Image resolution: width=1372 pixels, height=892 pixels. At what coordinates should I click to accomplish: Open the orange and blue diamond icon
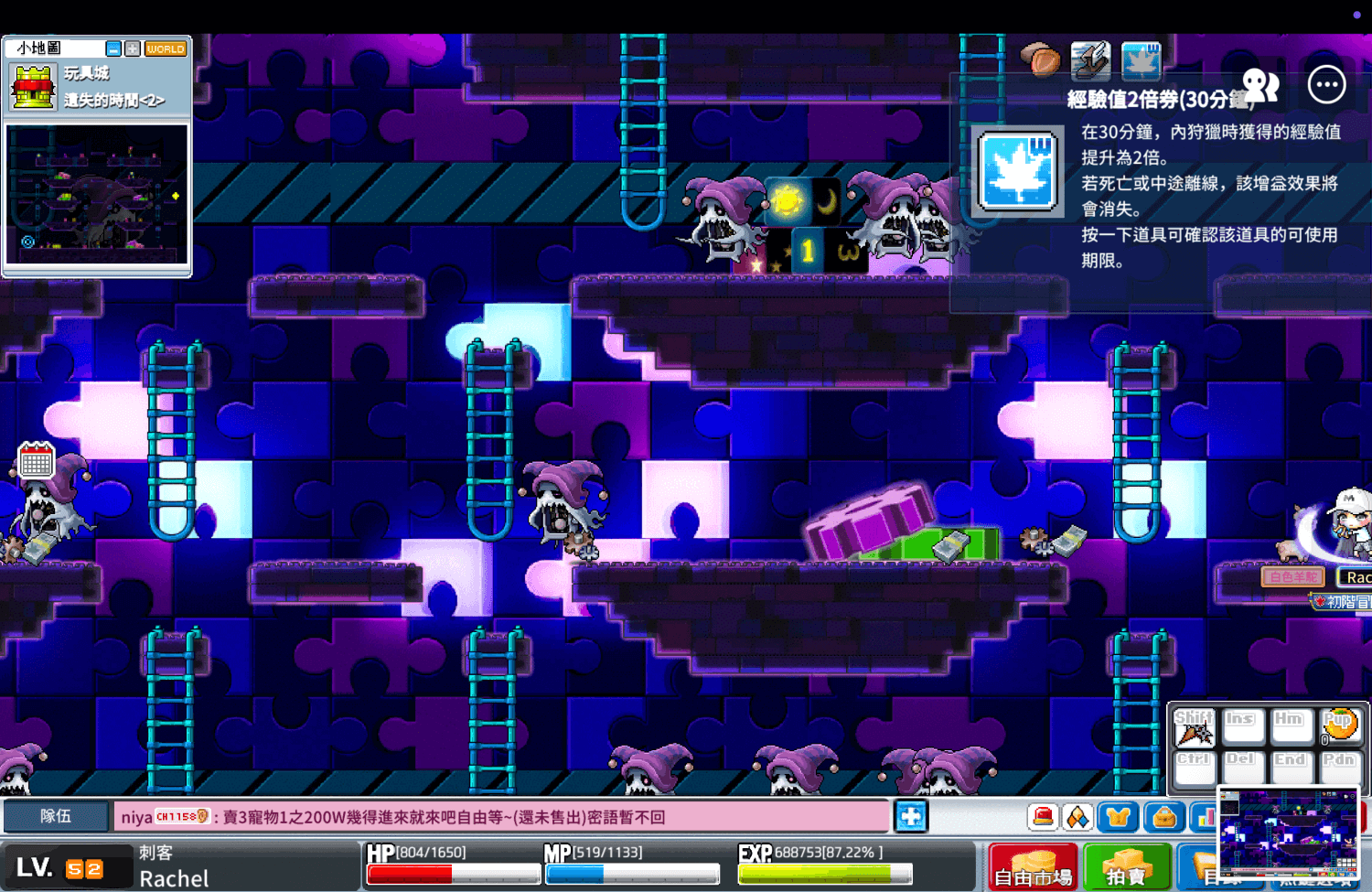coord(1078,816)
